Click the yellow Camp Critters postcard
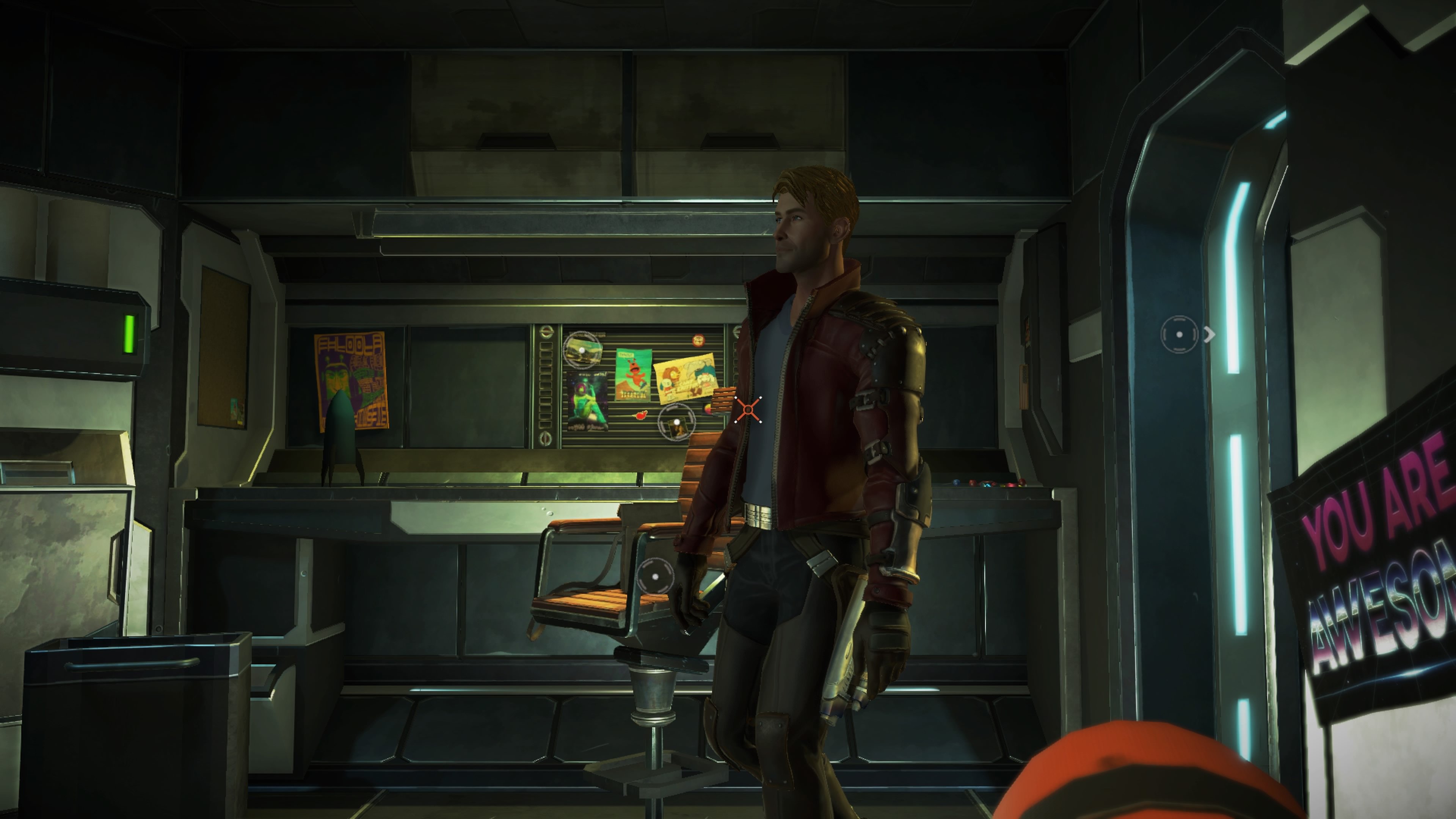 (684, 379)
